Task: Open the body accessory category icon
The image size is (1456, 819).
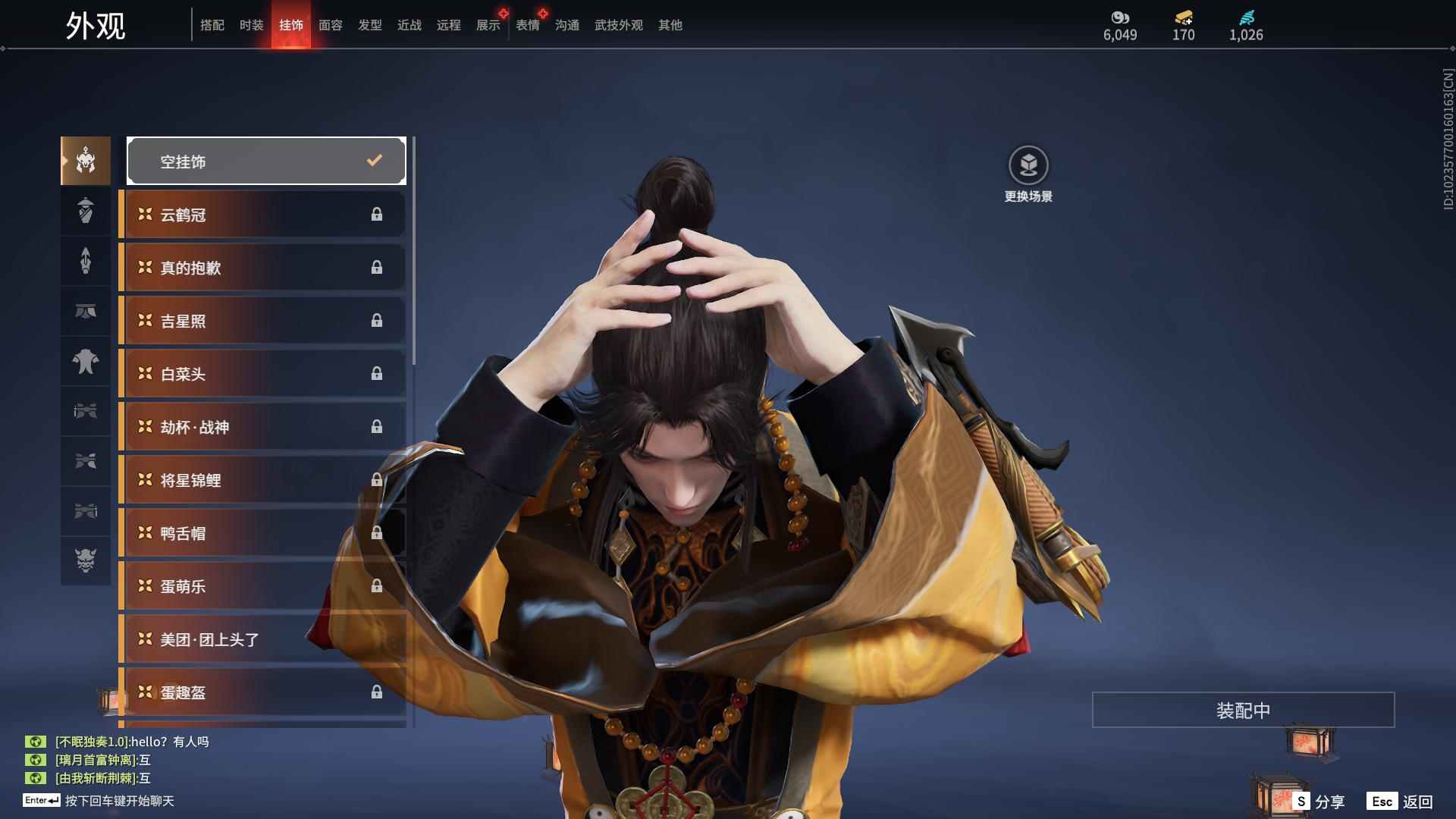Action: [x=86, y=362]
